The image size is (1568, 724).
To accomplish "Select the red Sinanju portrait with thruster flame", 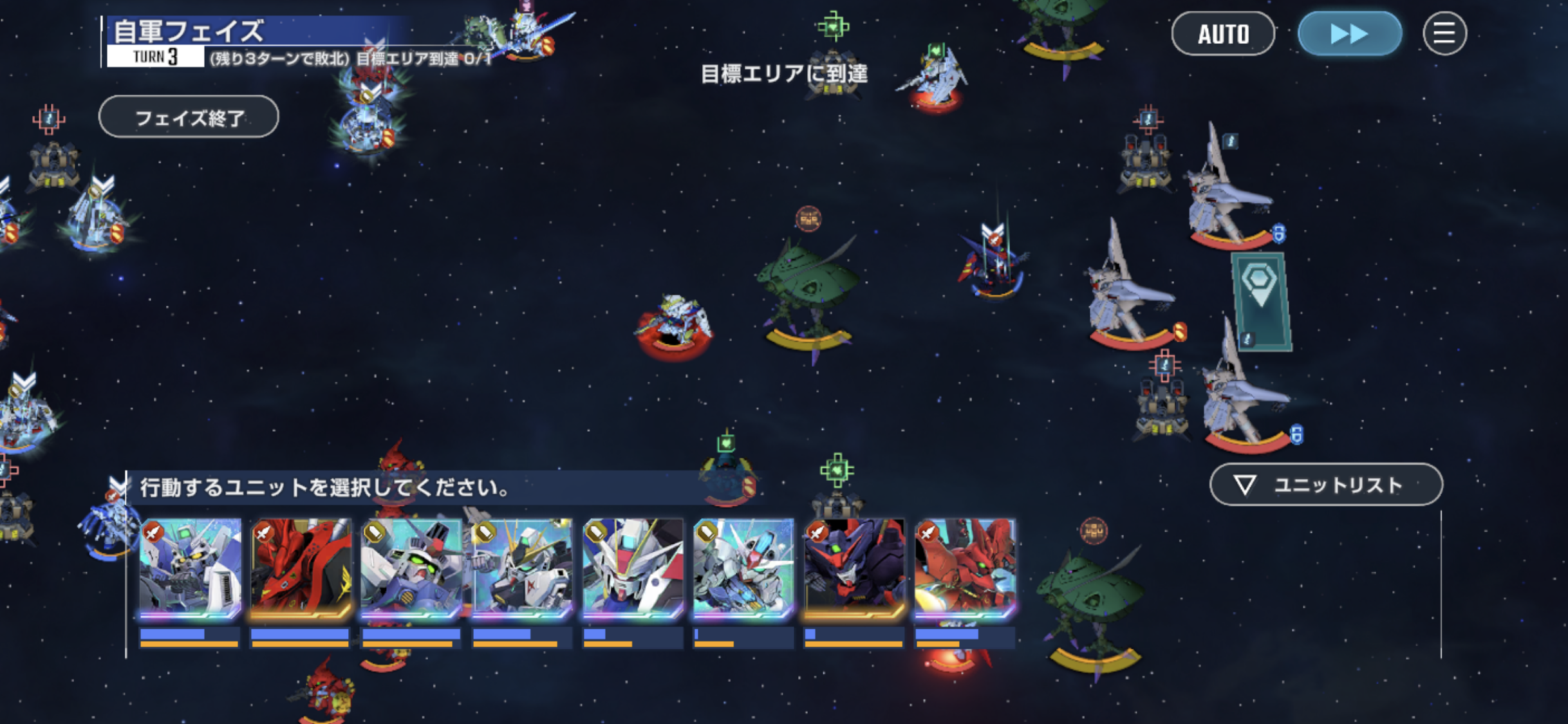I will pos(965,568).
